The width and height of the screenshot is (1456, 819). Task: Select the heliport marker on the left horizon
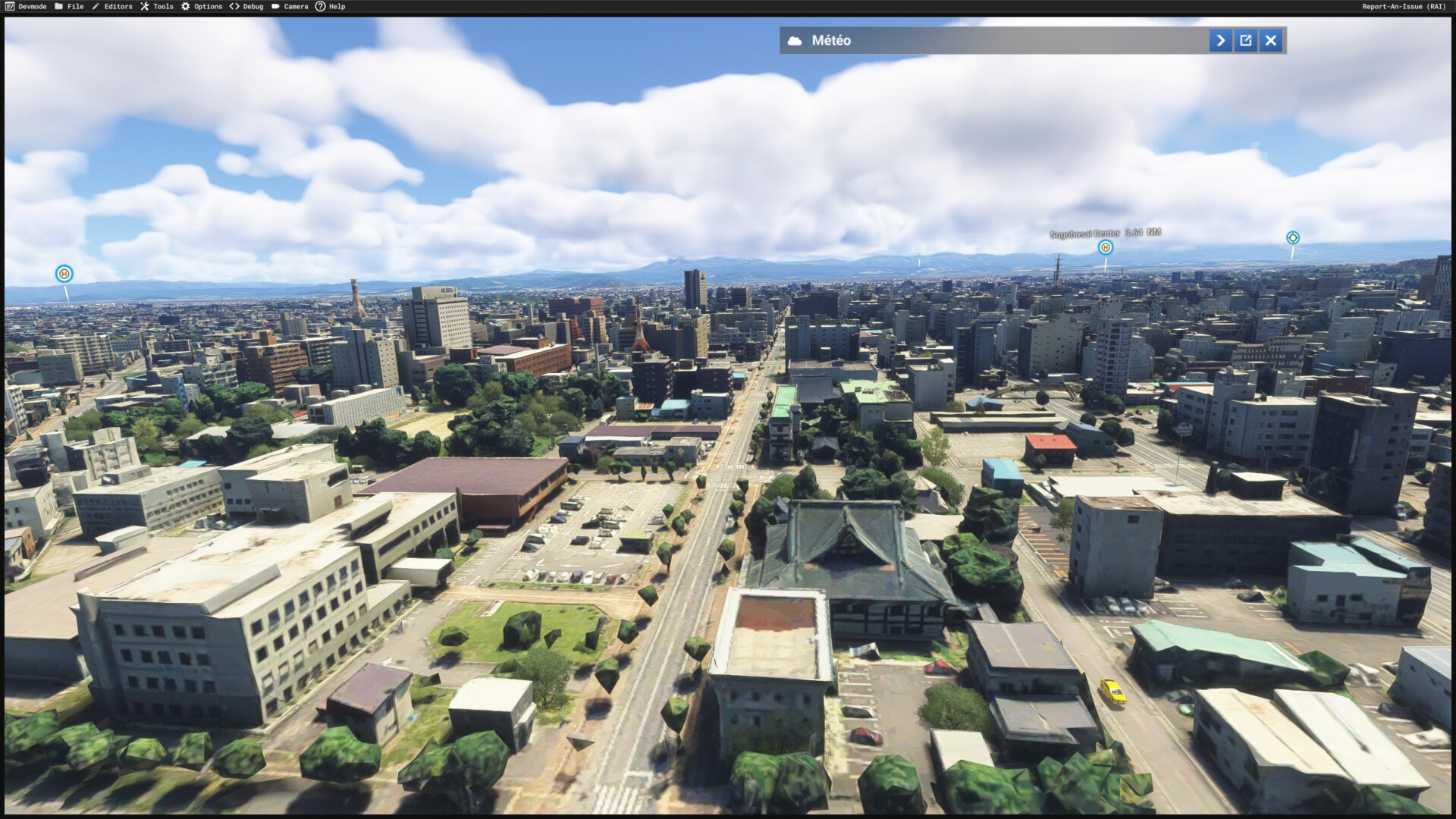click(x=64, y=274)
